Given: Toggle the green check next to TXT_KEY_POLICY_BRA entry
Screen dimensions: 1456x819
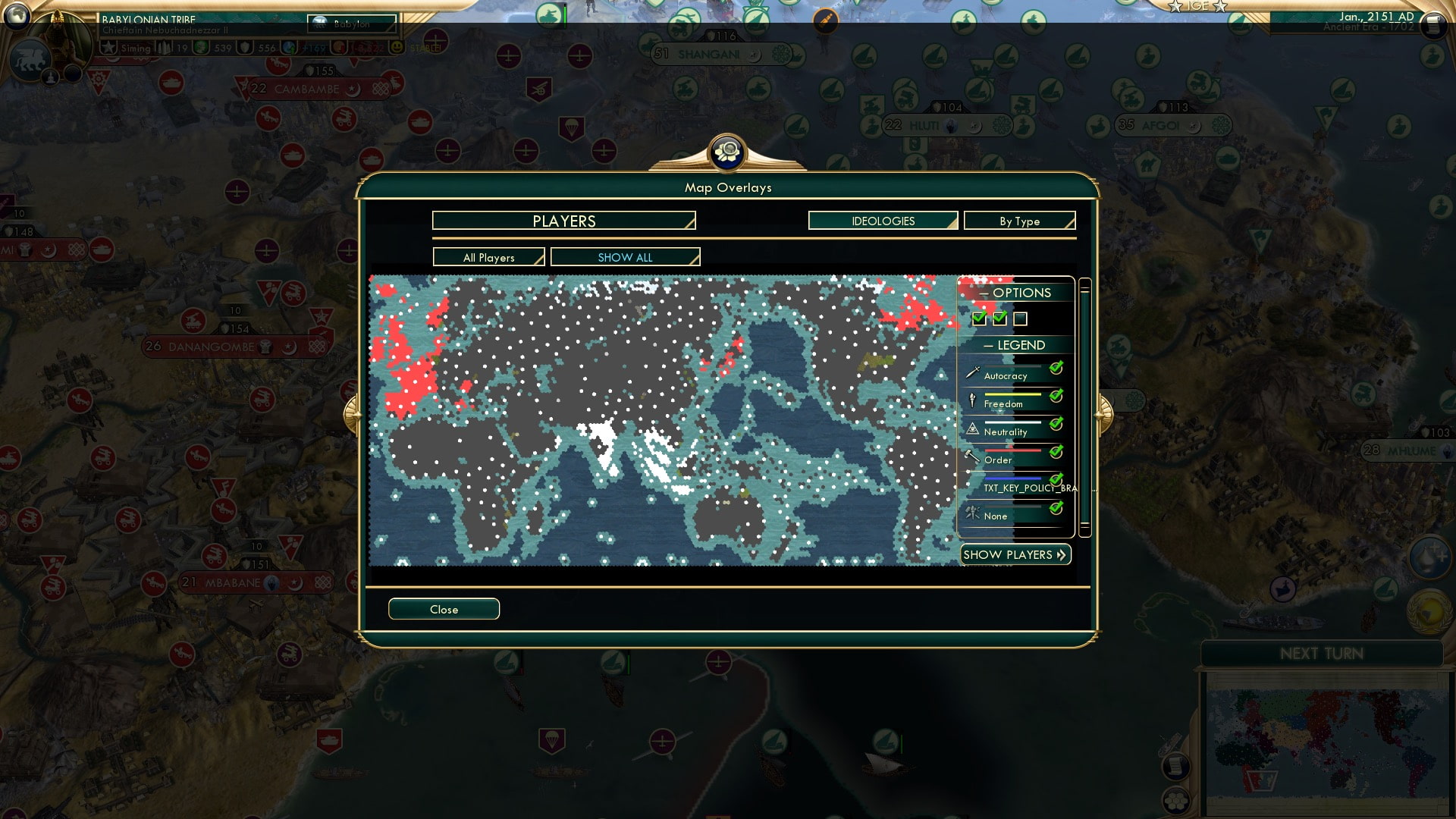Looking at the screenshot, I should click(1055, 479).
